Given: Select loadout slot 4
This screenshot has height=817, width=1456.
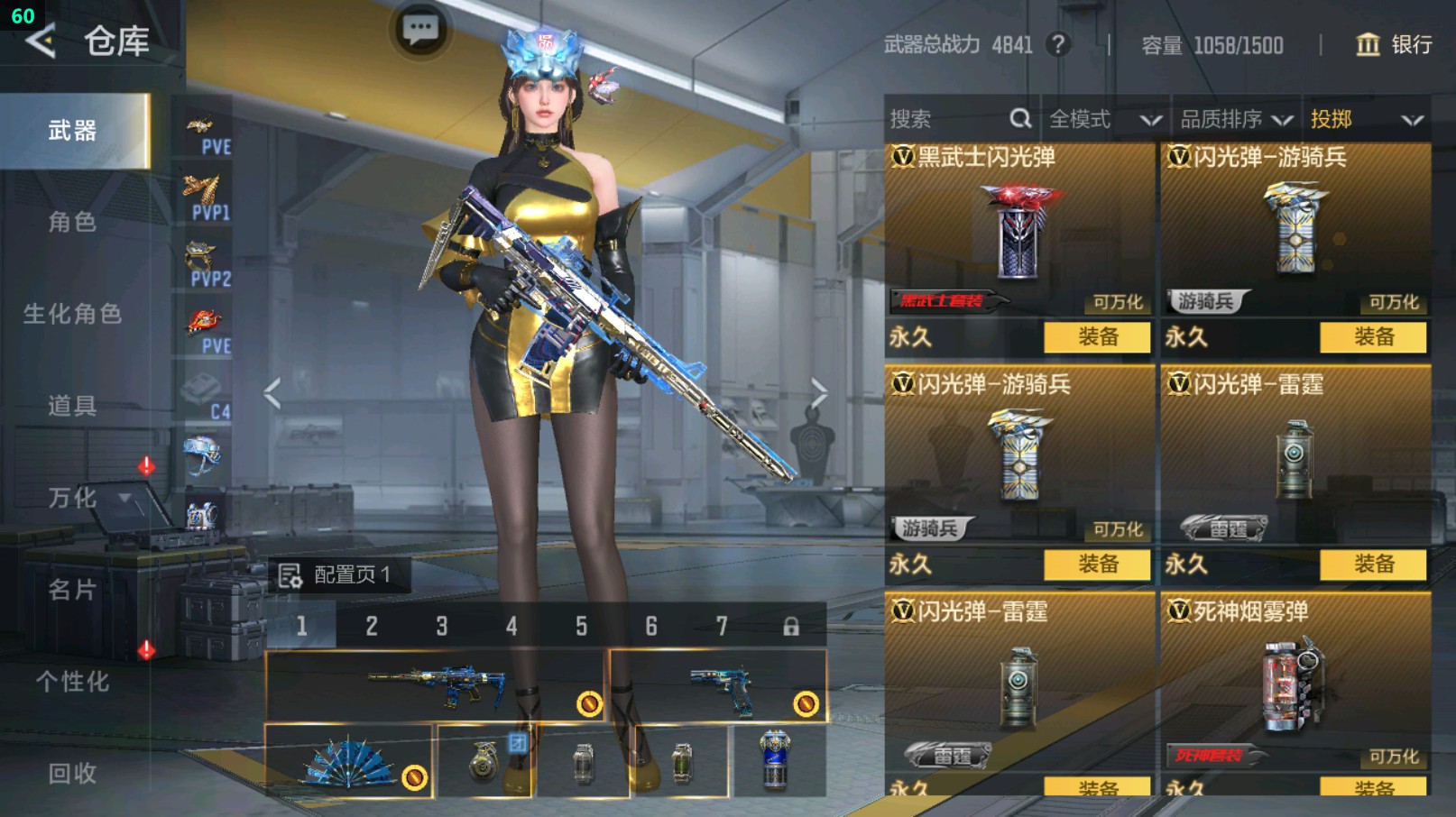Looking at the screenshot, I should (511, 624).
